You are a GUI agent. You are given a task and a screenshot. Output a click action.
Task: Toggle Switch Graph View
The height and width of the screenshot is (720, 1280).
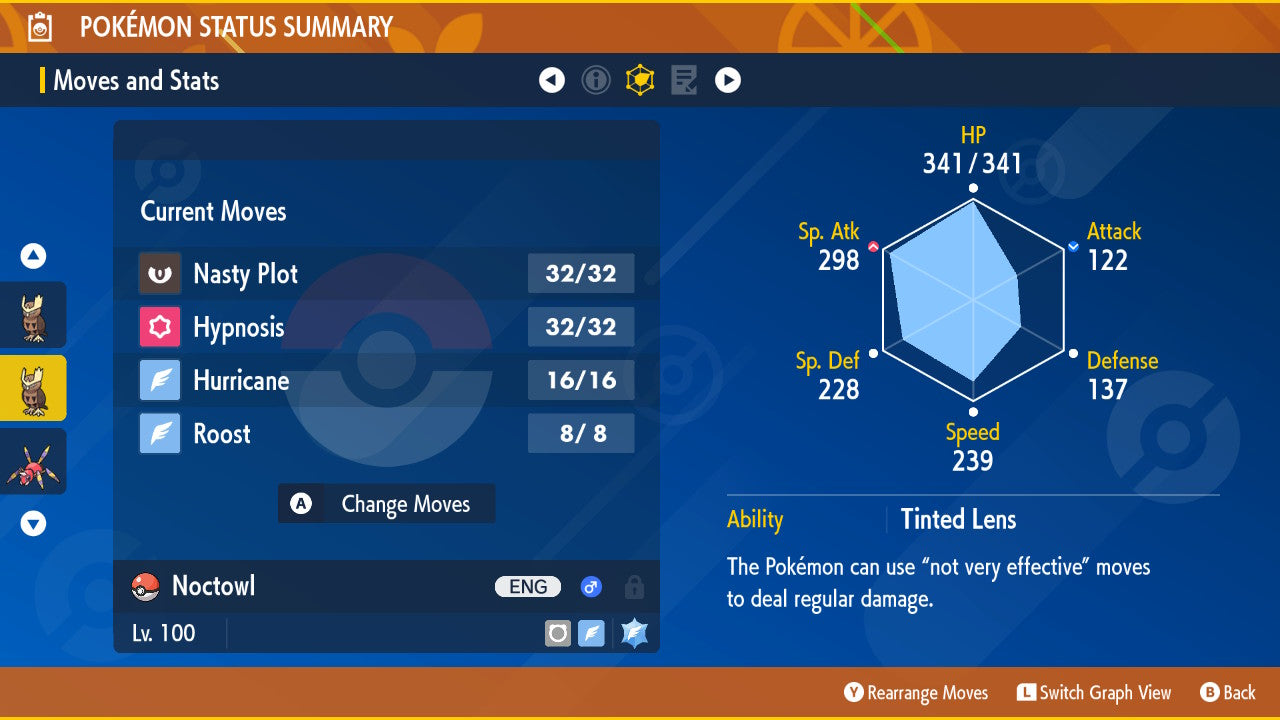click(1094, 693)
